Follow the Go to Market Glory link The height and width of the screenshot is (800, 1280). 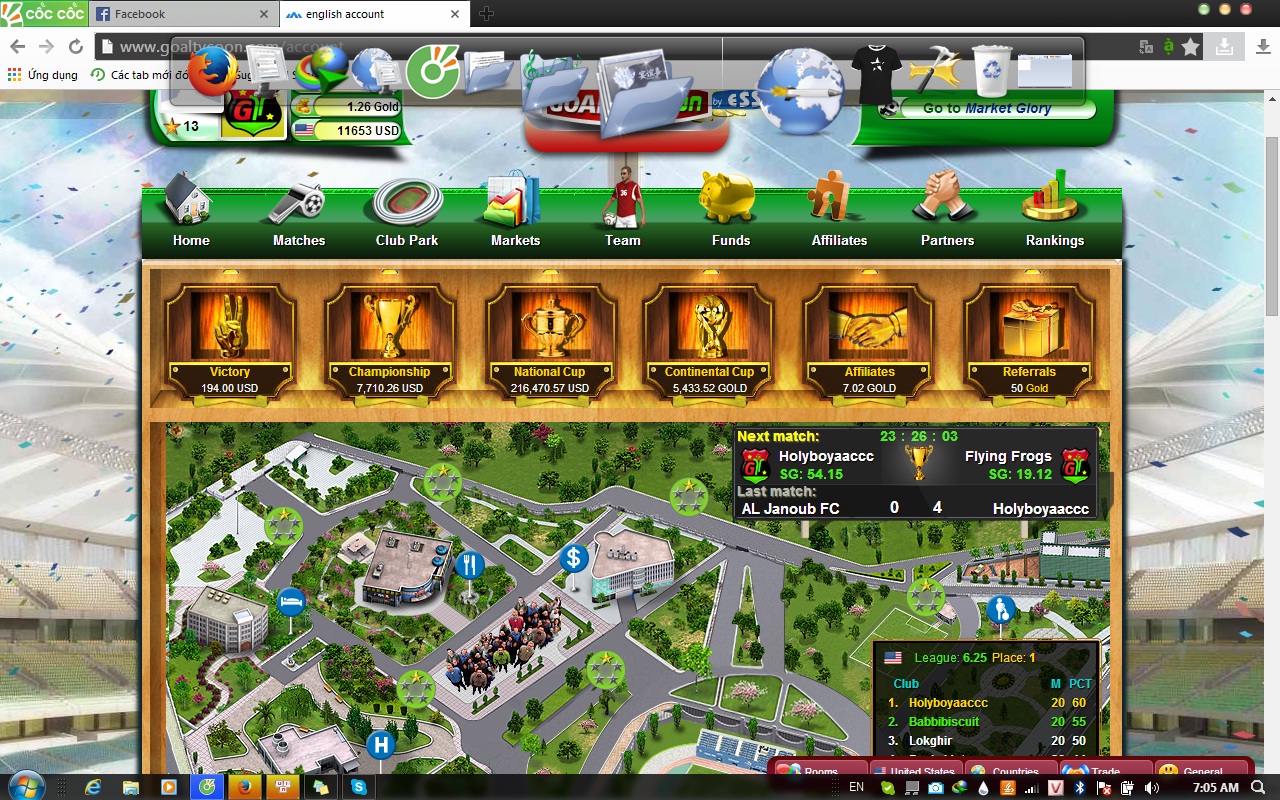pyautogui.click(x=986, y=108)
